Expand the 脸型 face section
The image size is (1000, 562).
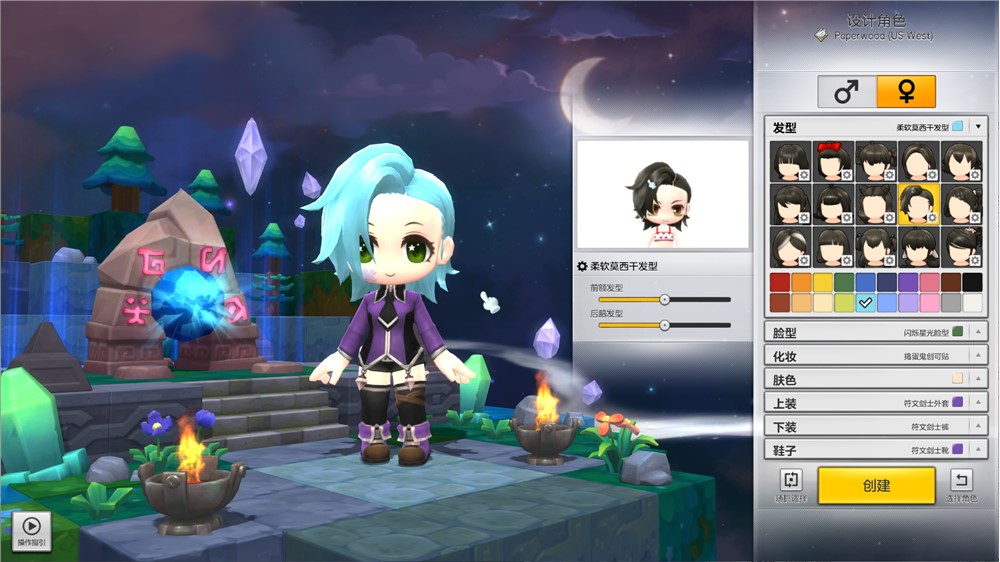979,332
